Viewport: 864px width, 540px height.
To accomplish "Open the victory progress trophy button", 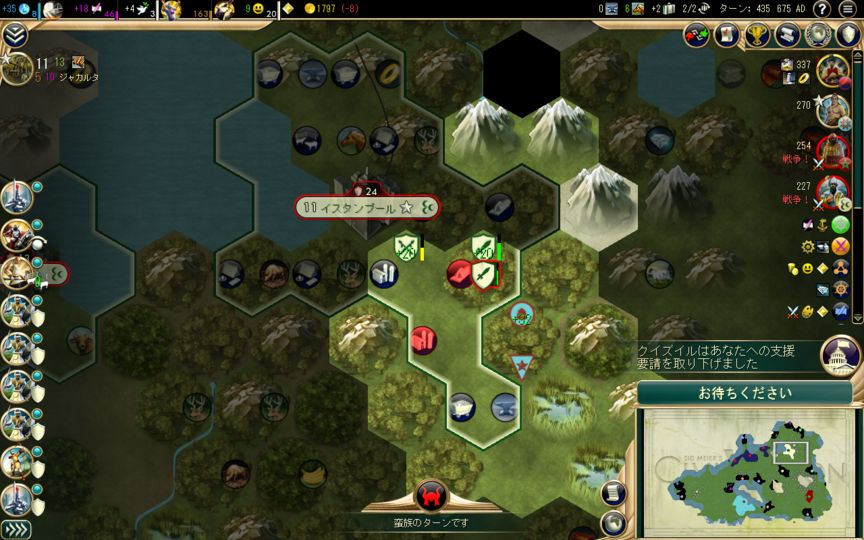I will pyautogui.click(x=758, y=36).
